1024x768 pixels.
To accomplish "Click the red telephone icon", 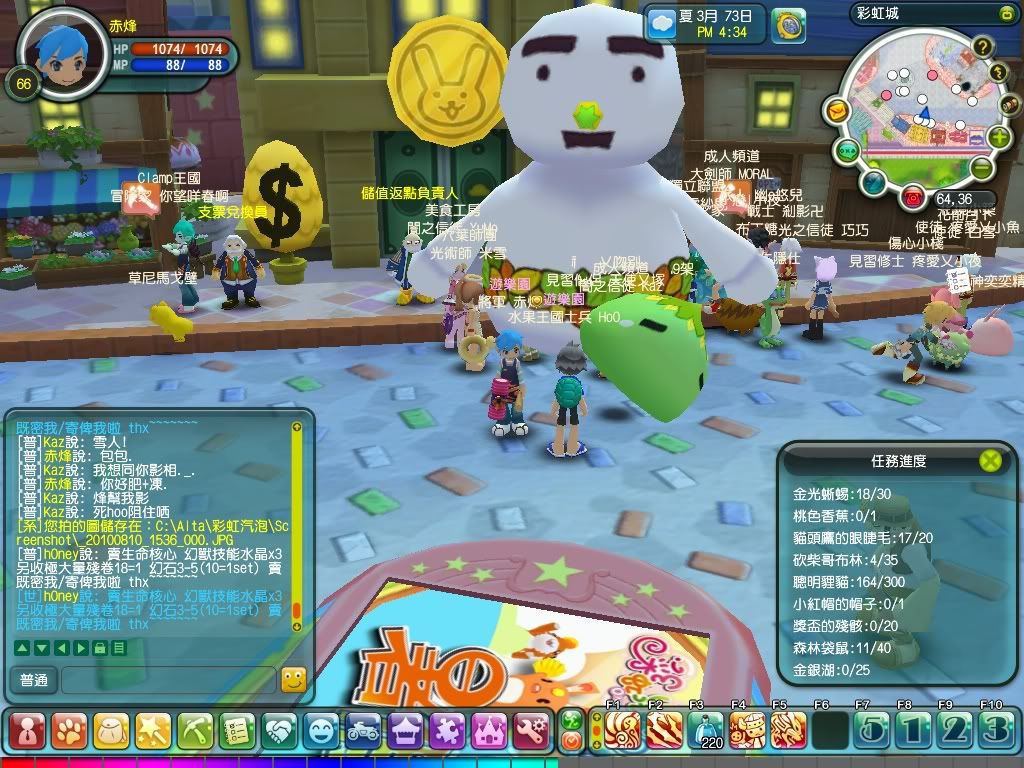I will (912, 198).
